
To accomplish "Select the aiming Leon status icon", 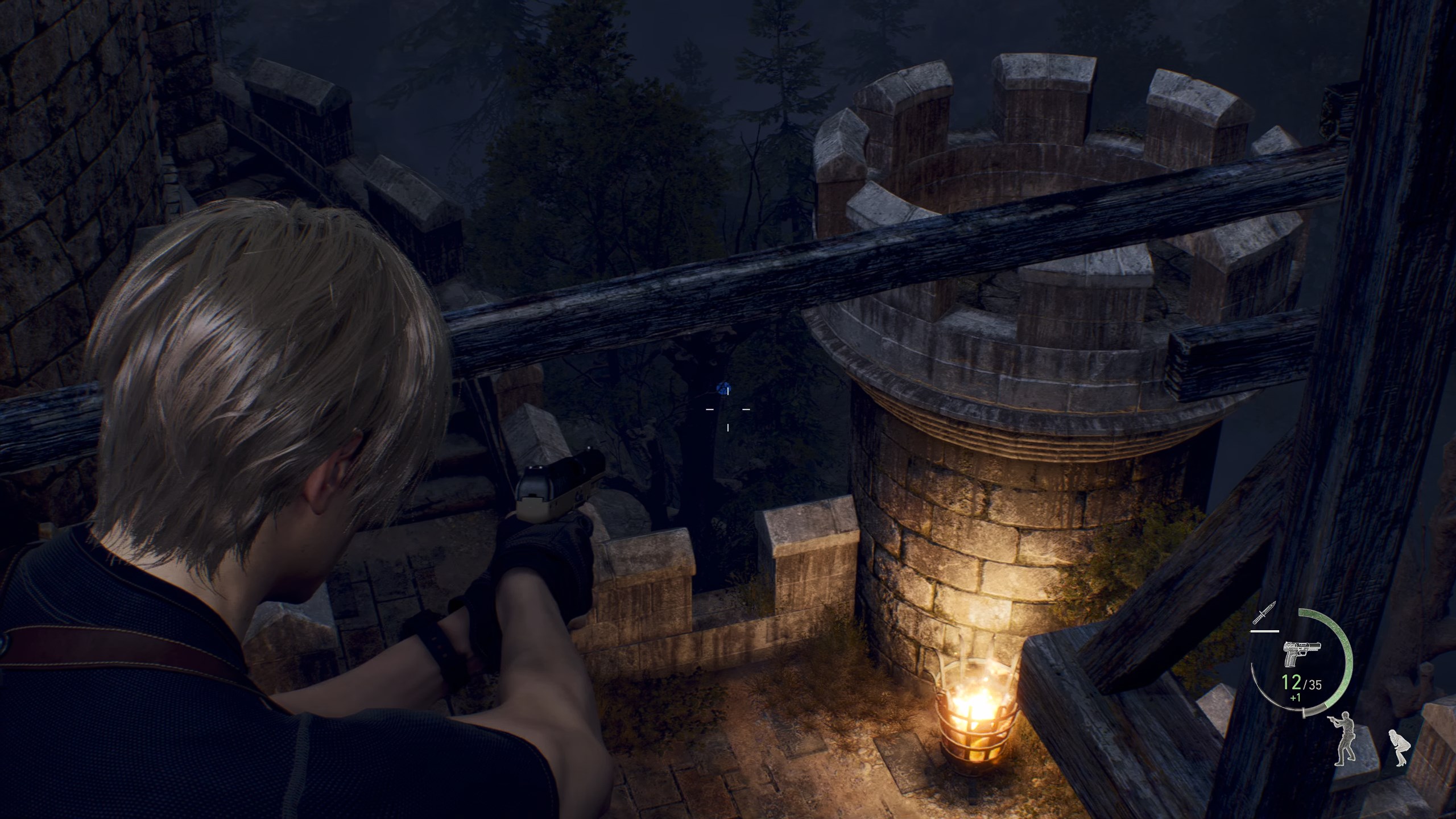I will 1345,737.
